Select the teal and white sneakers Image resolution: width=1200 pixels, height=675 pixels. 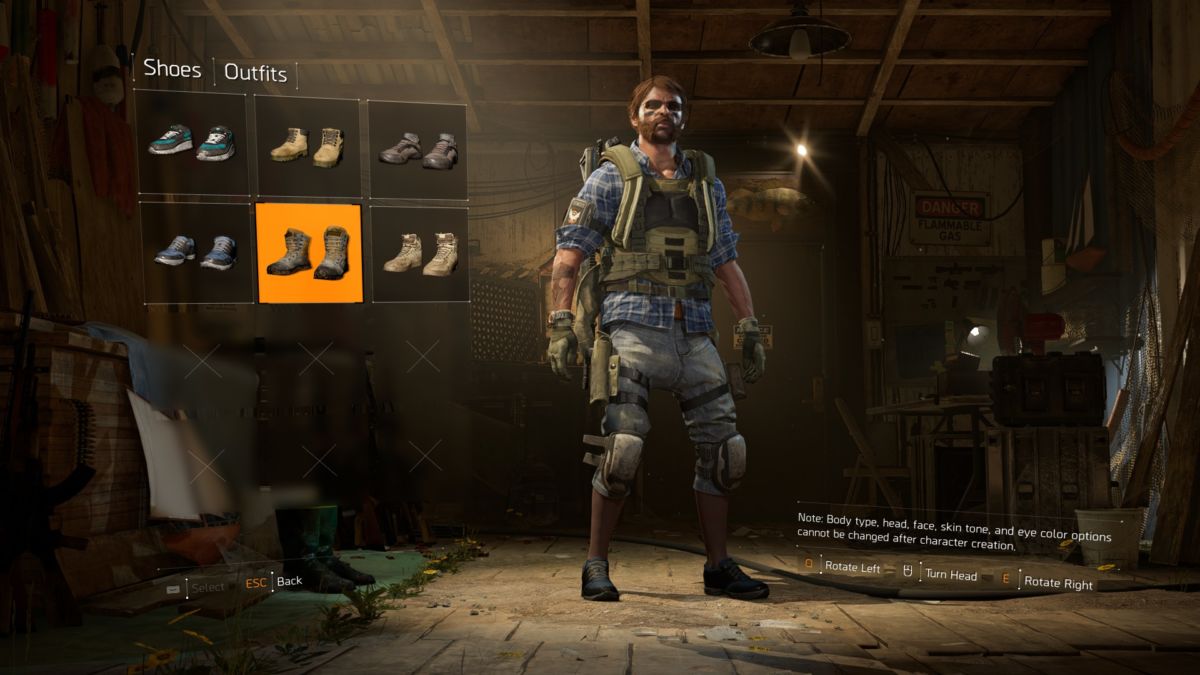(192, 143)
